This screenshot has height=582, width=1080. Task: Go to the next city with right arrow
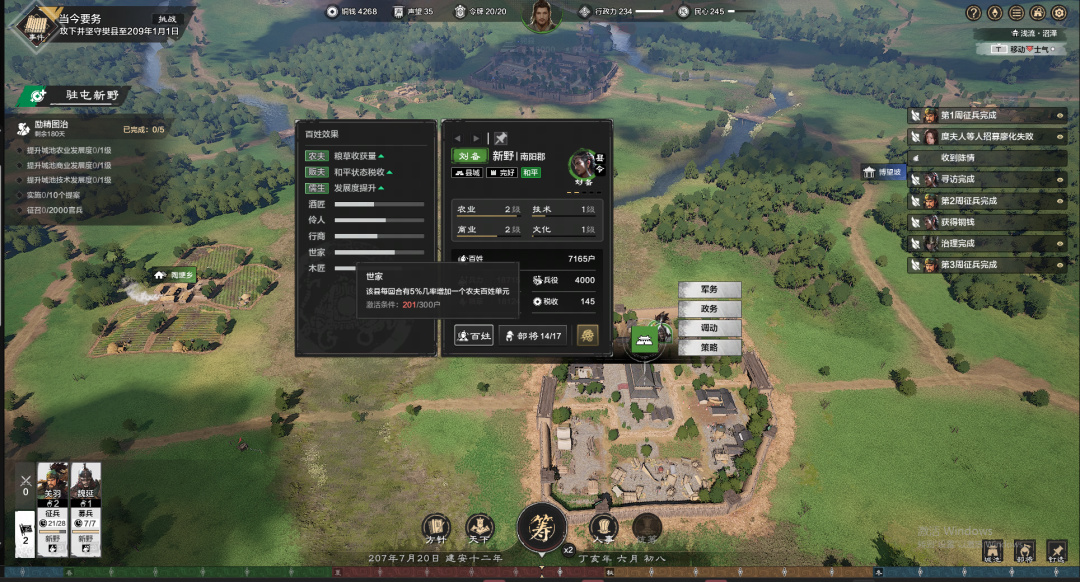[476, 138]
